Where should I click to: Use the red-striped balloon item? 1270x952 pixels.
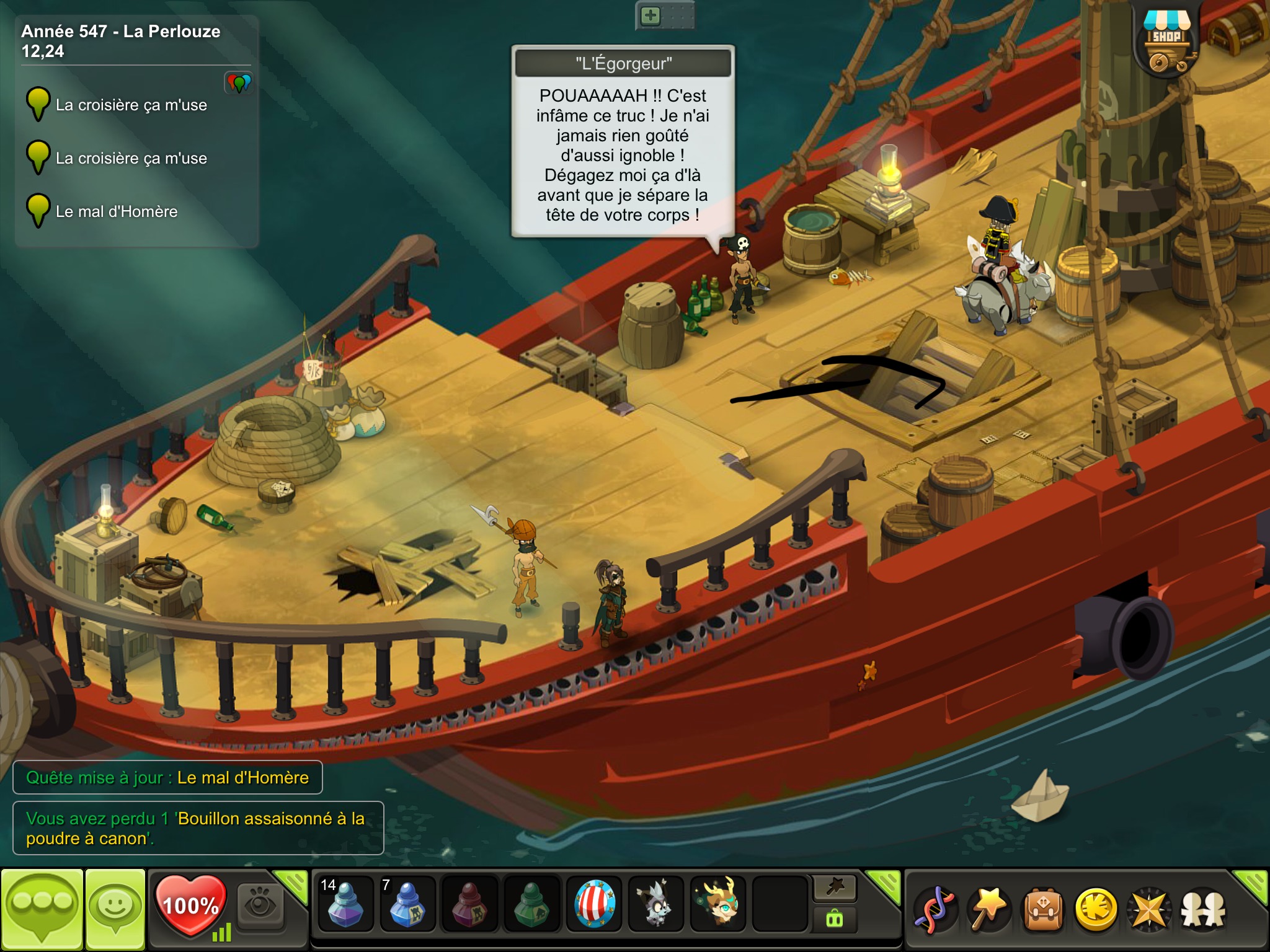pos(594,904)
